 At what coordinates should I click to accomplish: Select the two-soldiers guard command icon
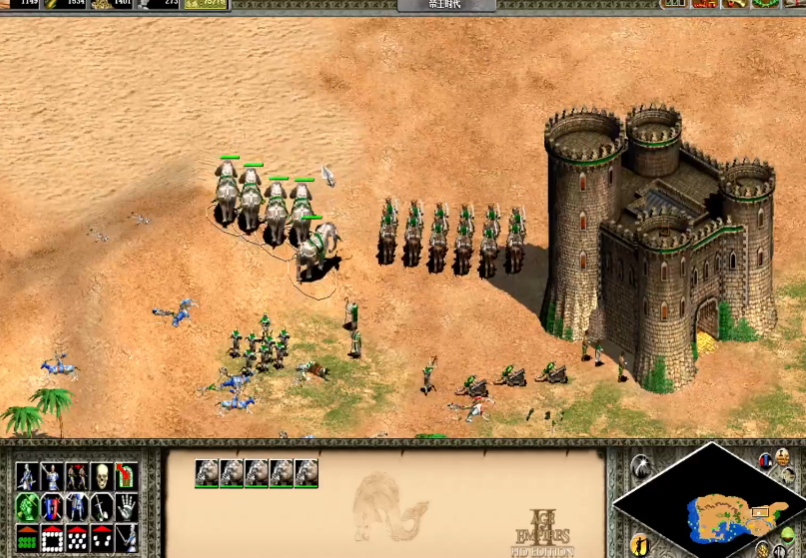(x=77, y=476)
